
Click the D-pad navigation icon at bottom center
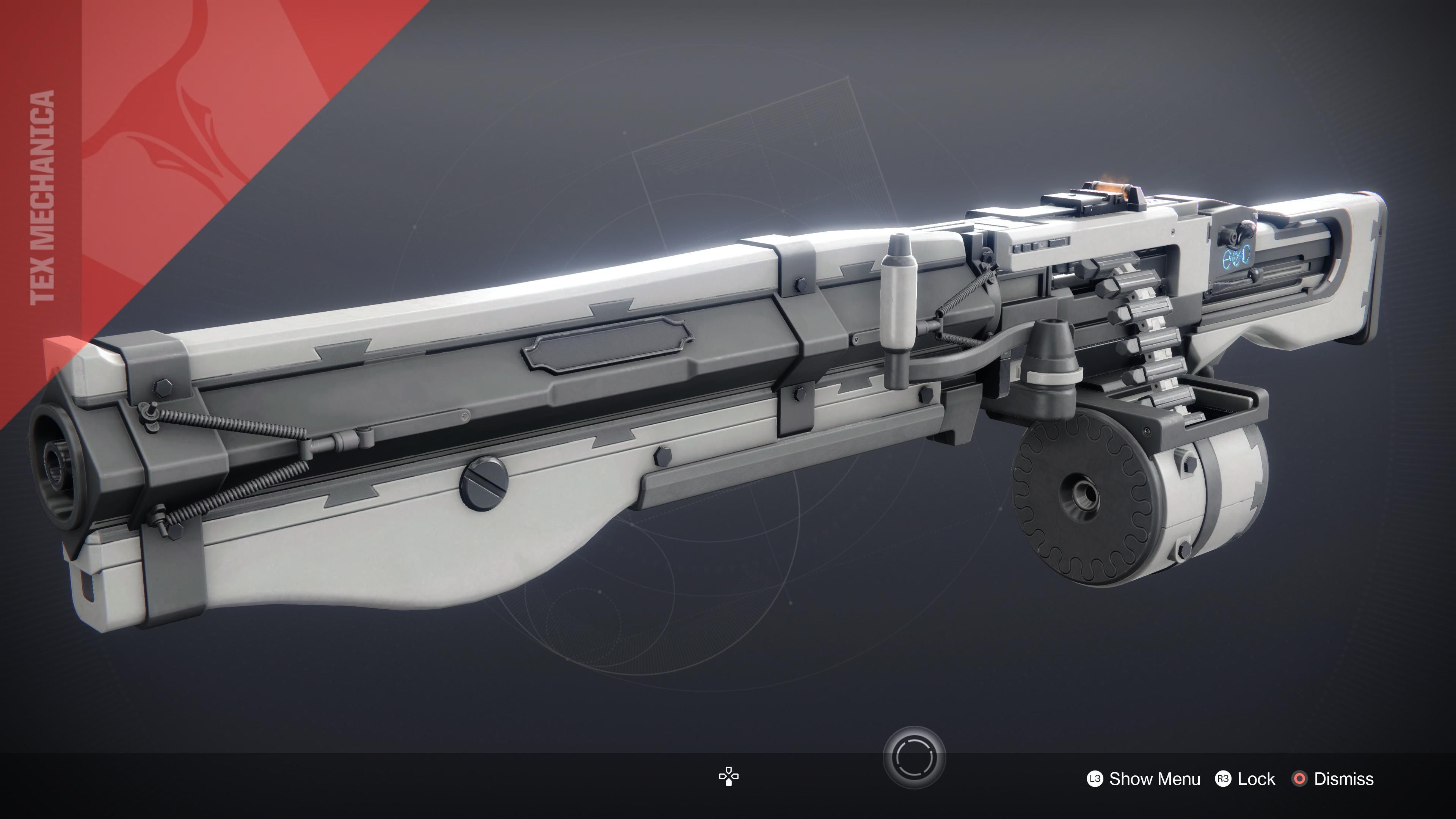click(x=729, y=777)
